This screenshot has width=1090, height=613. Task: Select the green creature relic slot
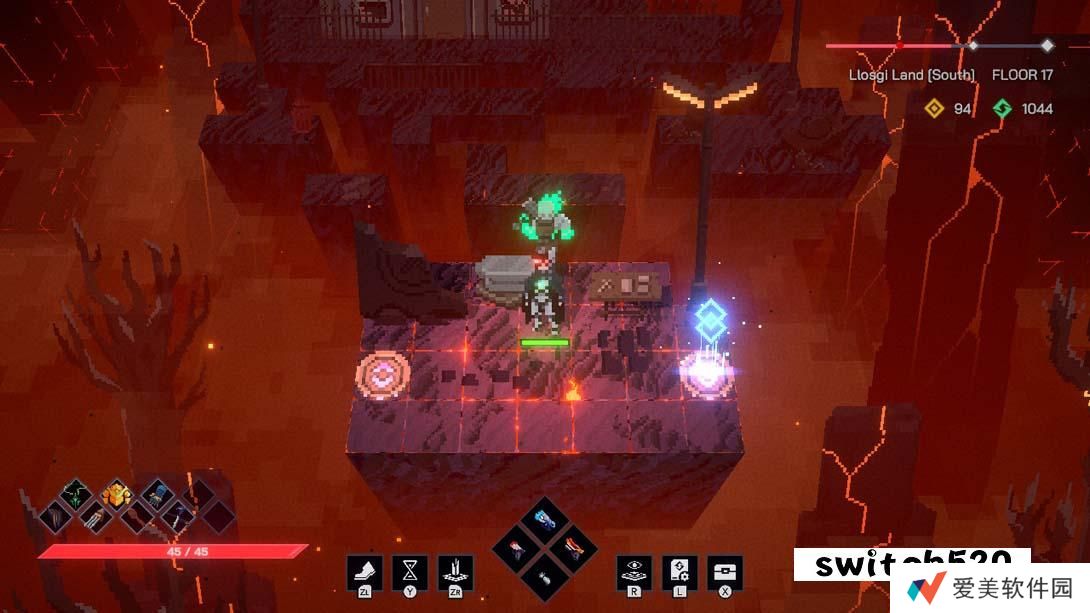pyautogui.click(x=76, y=494)
